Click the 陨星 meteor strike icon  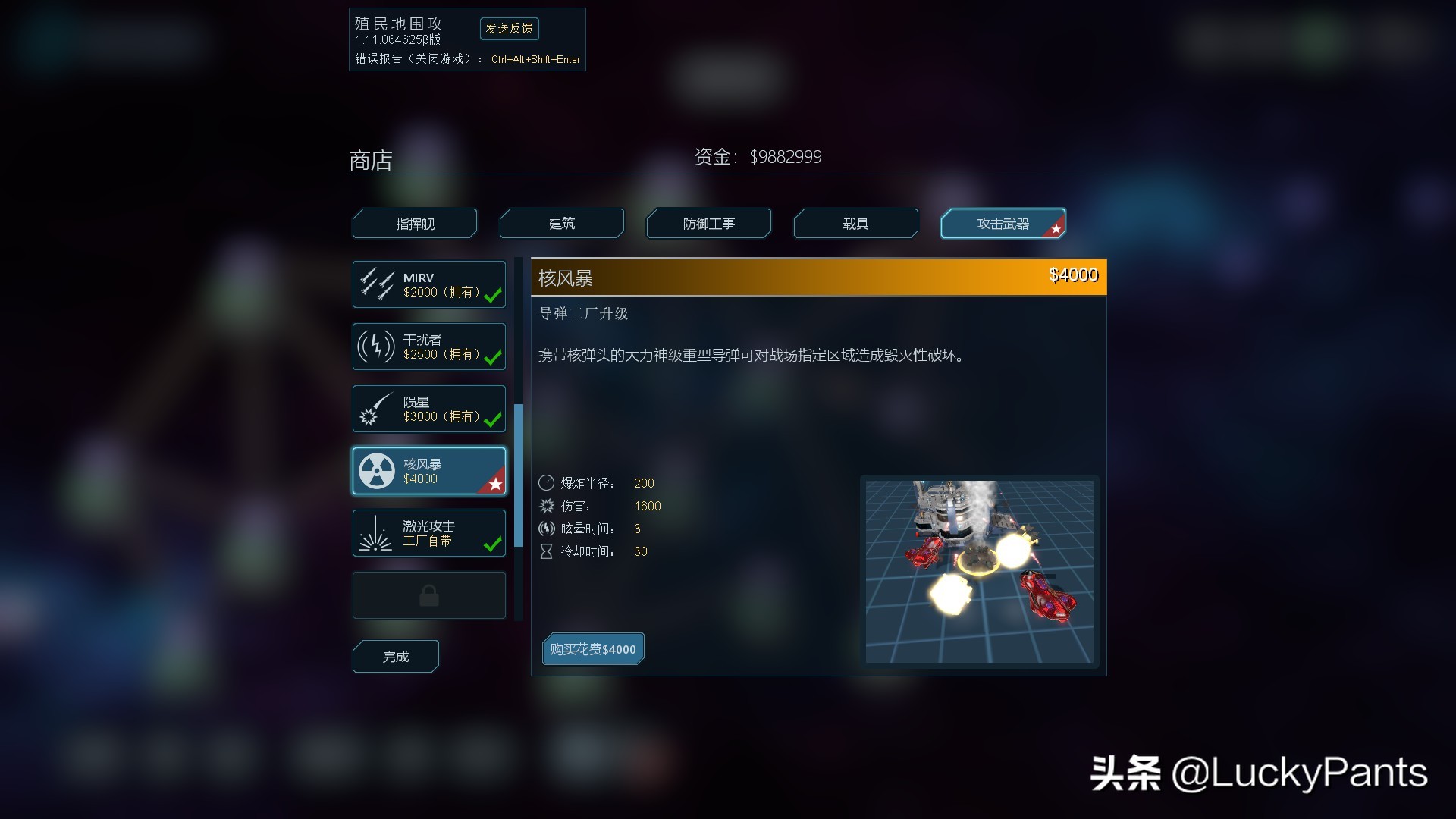[x=377, y=408]
